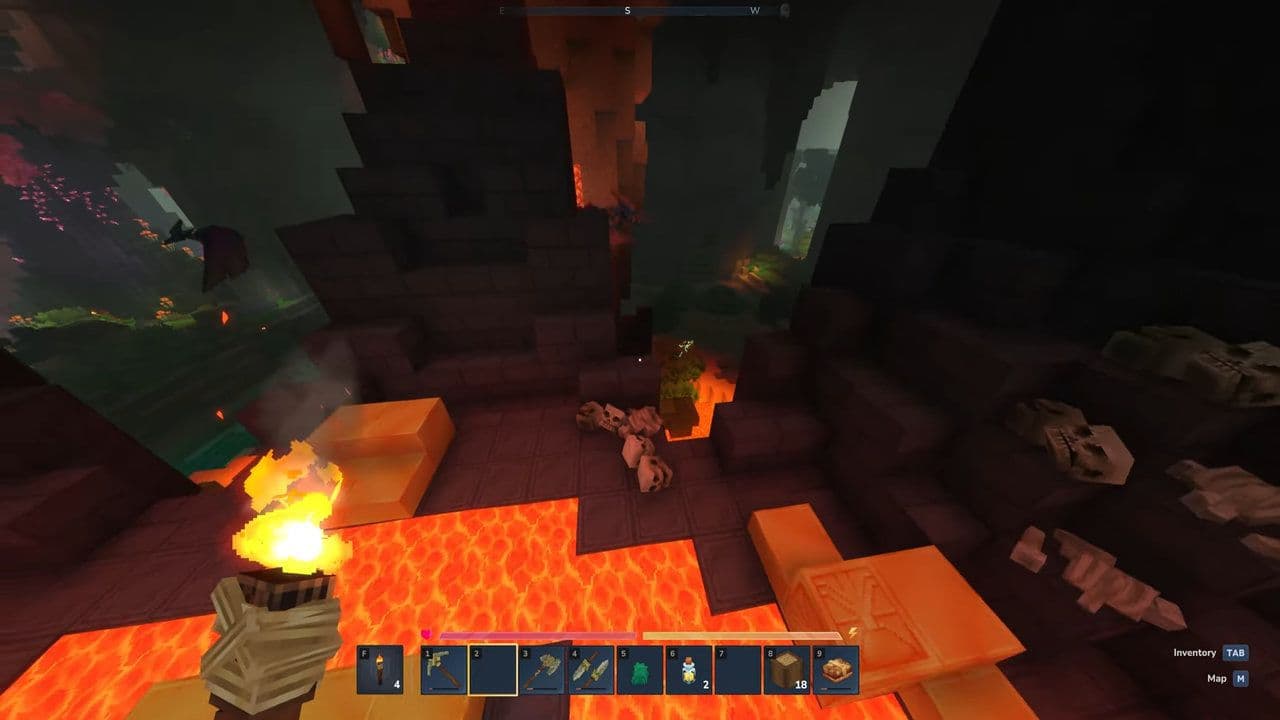Image resolution: width=1280 pixels, height=720 pixels.
Task: Click the S marker on the compass
Action: click(x=628, y=12)
